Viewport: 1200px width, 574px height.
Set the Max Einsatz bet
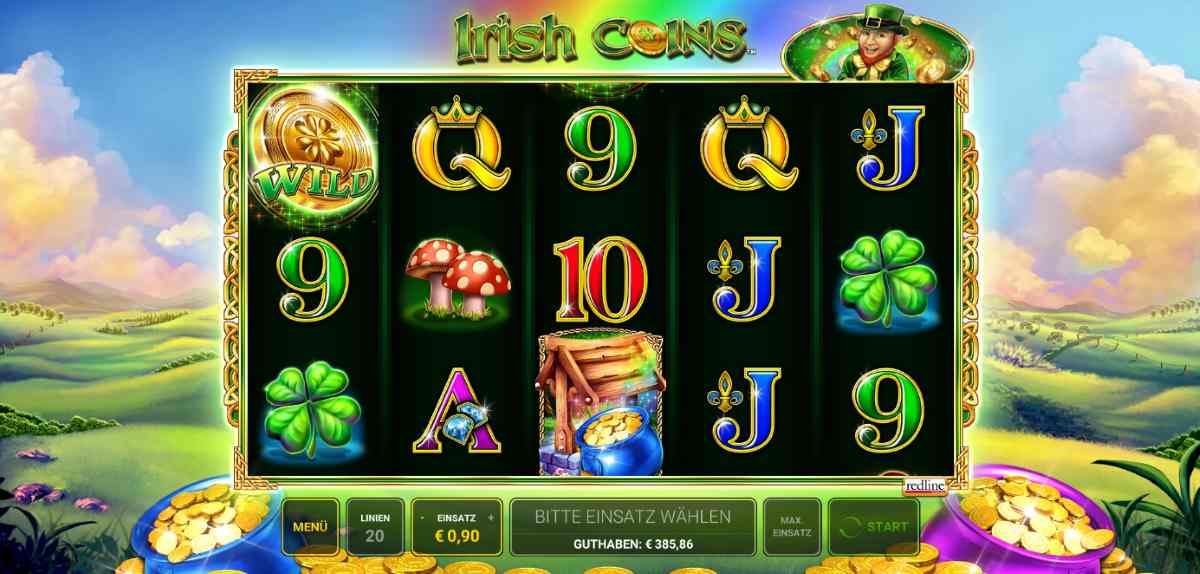click(x=791, y=526)
